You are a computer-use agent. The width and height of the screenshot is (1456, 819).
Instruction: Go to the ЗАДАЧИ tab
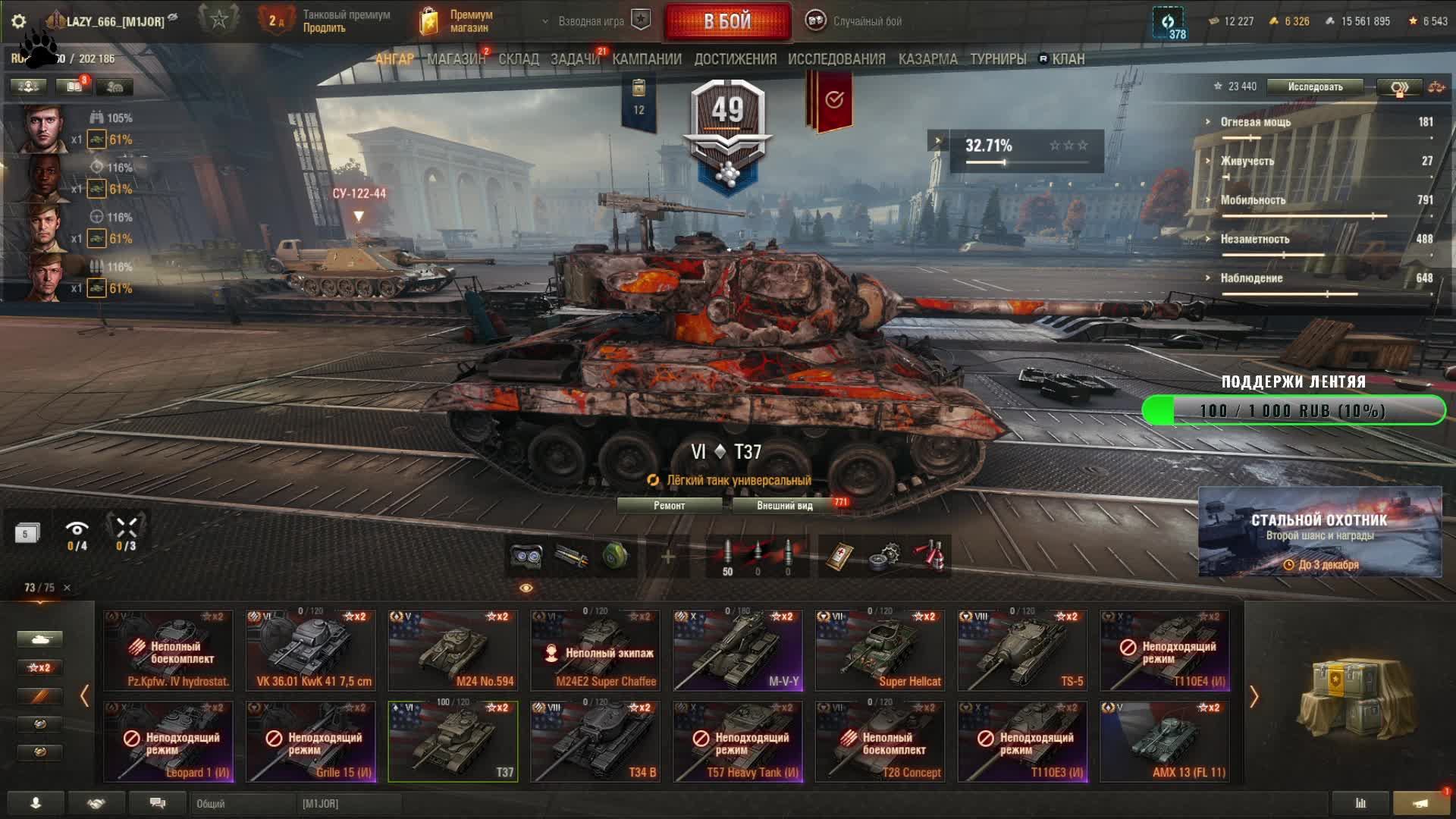[575, 59]
